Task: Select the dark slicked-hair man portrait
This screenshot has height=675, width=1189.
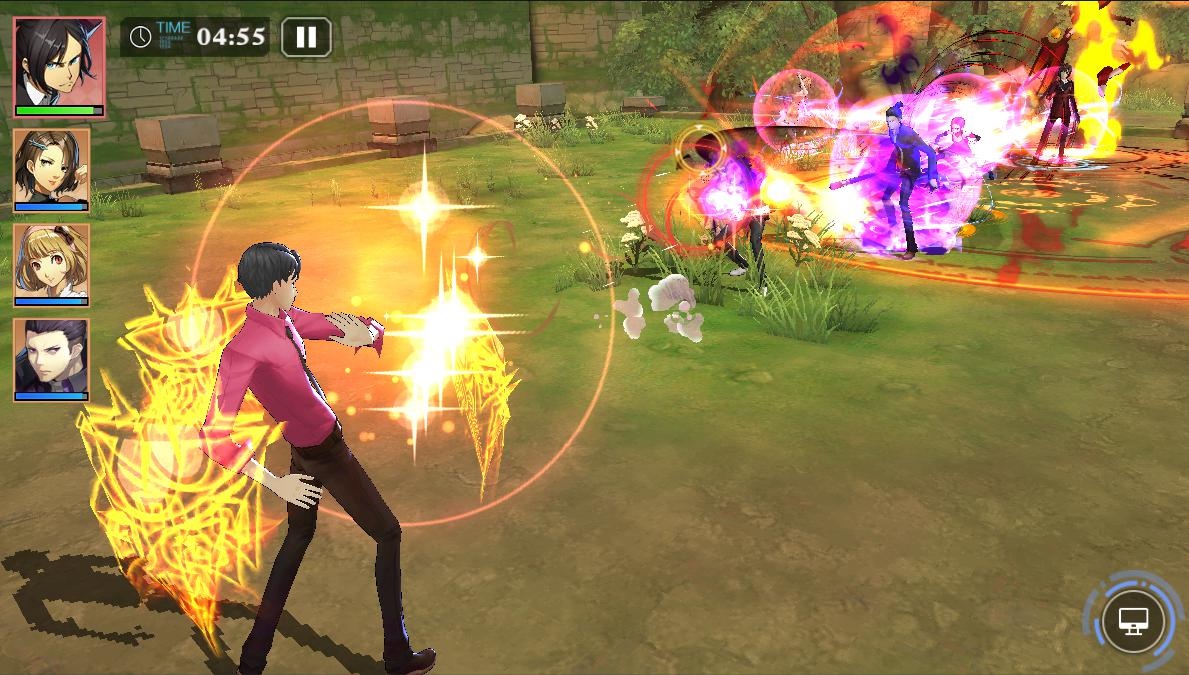Action: click(51, 359)
